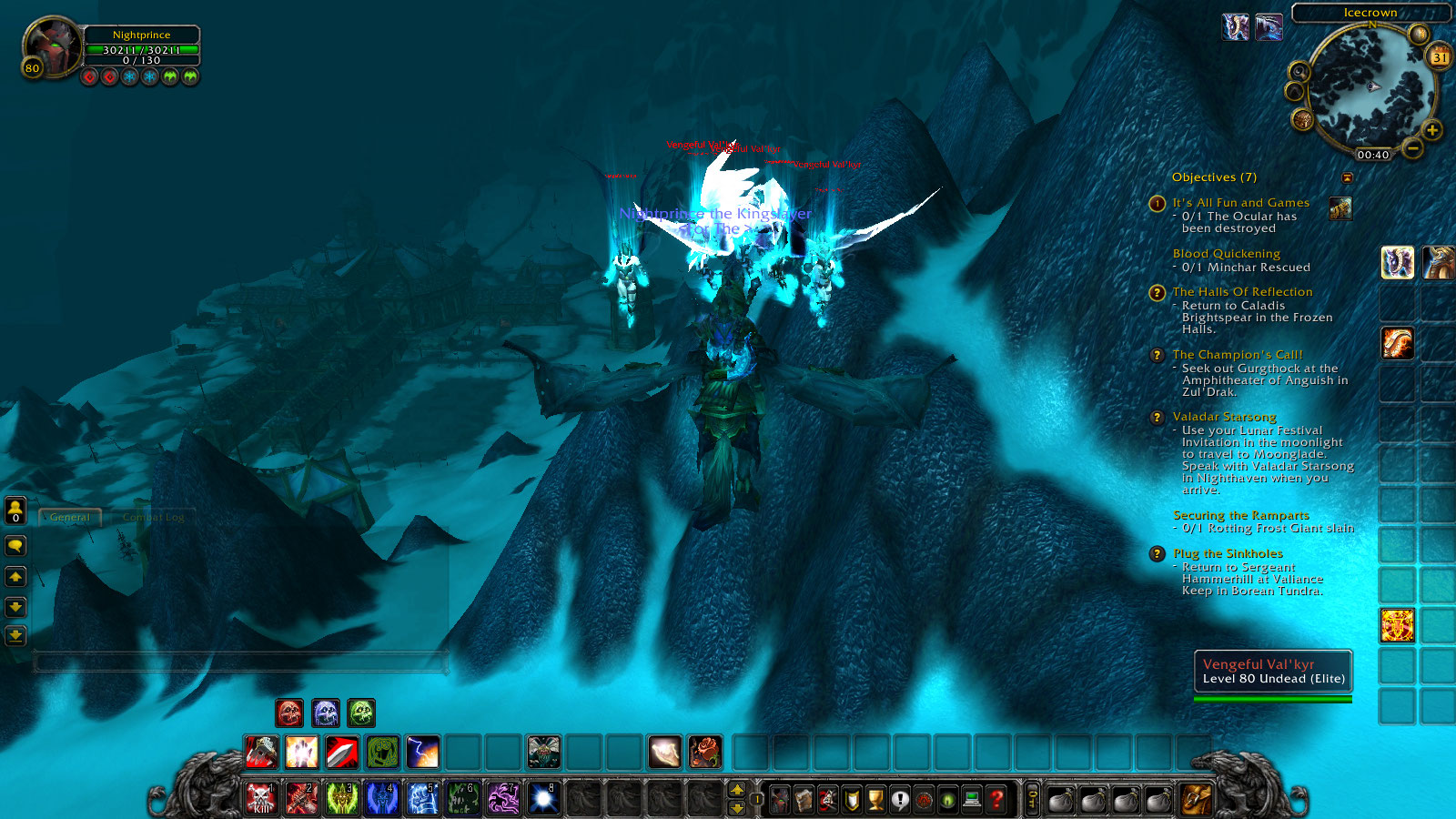Click the minimap zoom-in plus control
This screenshot has height=819, width=1456.
[x=1432, y=130]
